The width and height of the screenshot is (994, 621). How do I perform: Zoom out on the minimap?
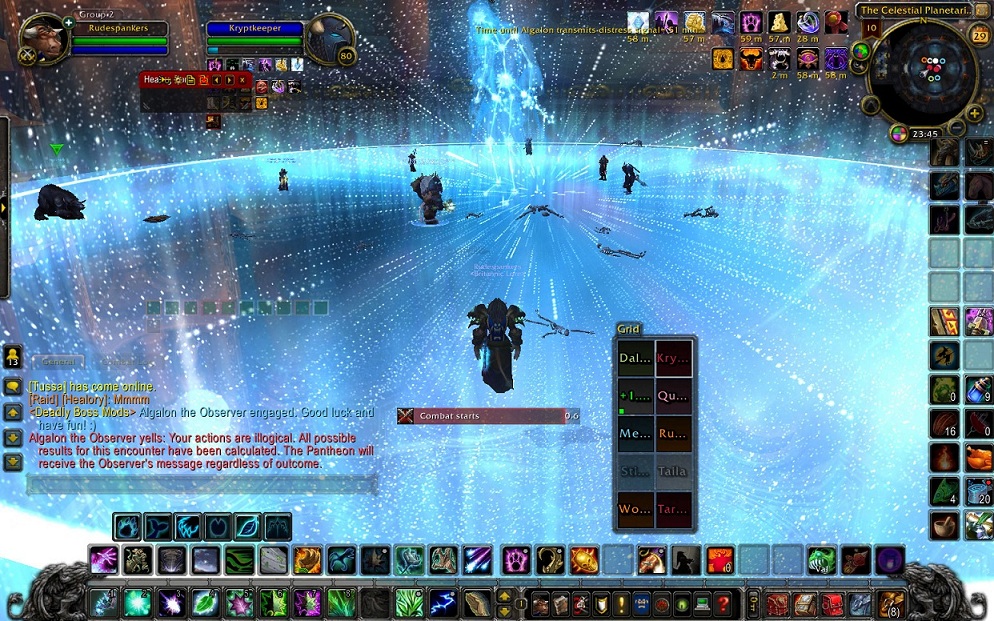tap(956, 128)
